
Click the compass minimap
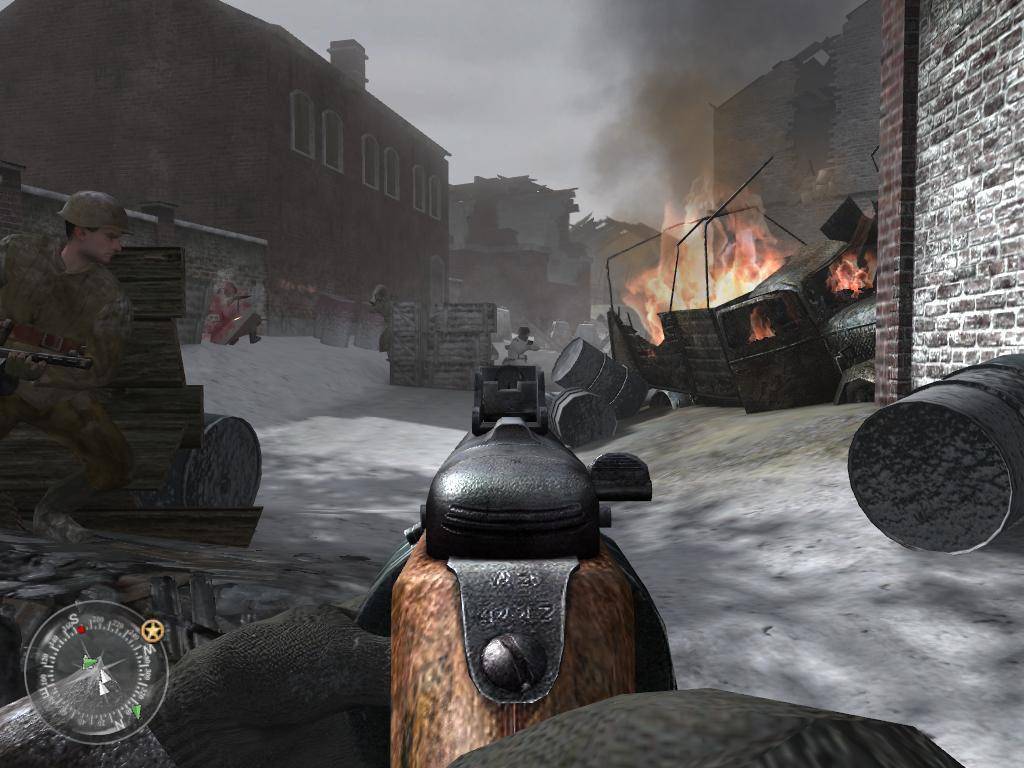click(x=96, y=671)
